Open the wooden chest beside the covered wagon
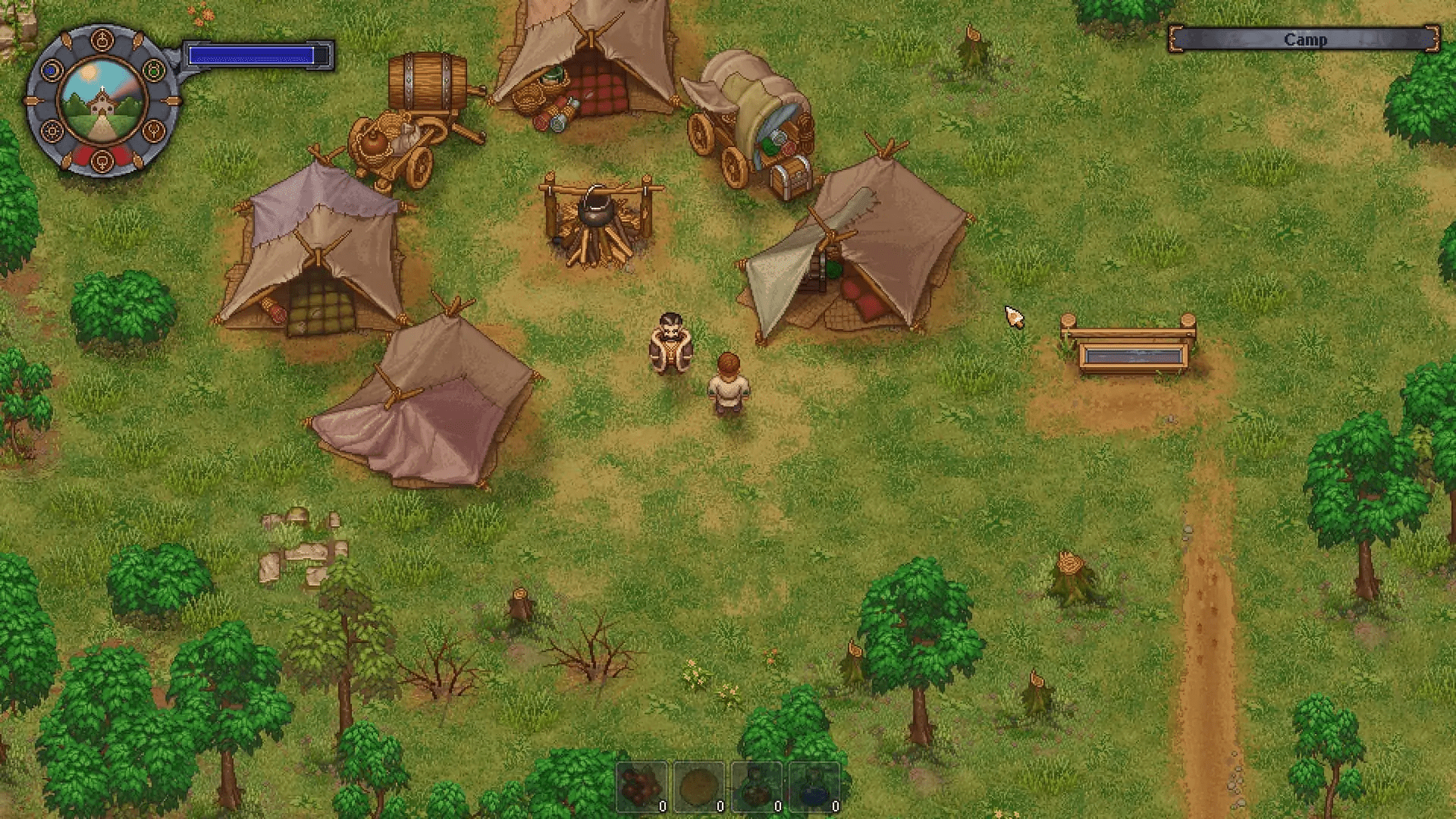This screenshot has height=819, width=1456. (789, 178)
